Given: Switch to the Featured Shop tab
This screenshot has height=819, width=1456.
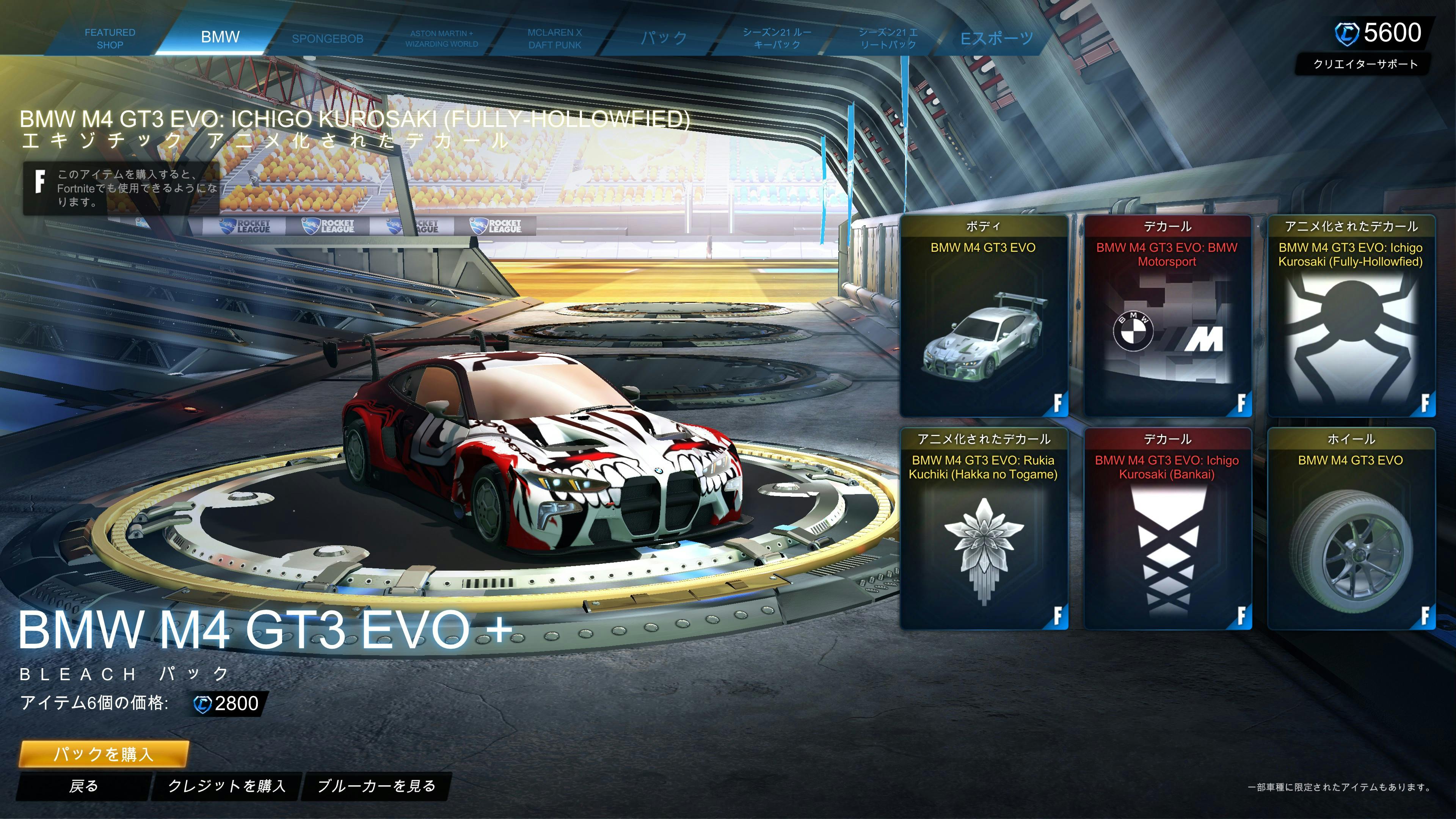Looking at the screenshot, I should click(110, 38).
